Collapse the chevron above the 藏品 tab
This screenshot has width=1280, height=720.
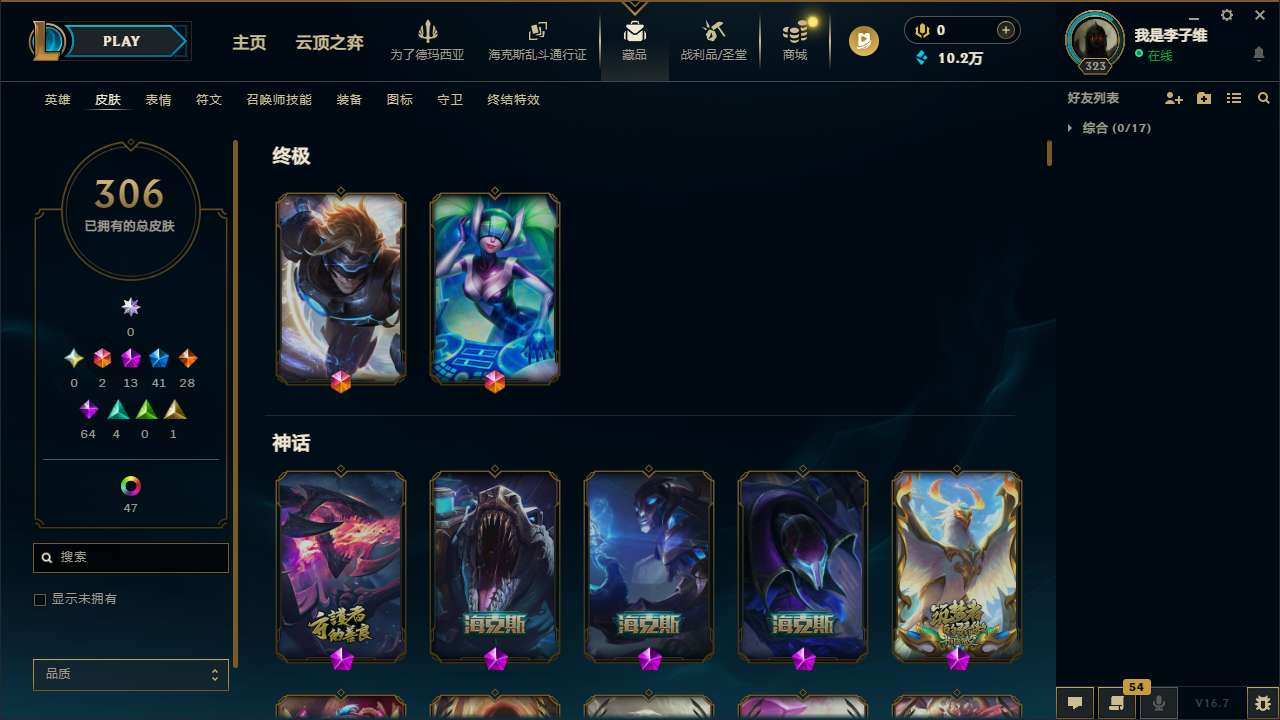pyautogui.click(x=634, y=8)
